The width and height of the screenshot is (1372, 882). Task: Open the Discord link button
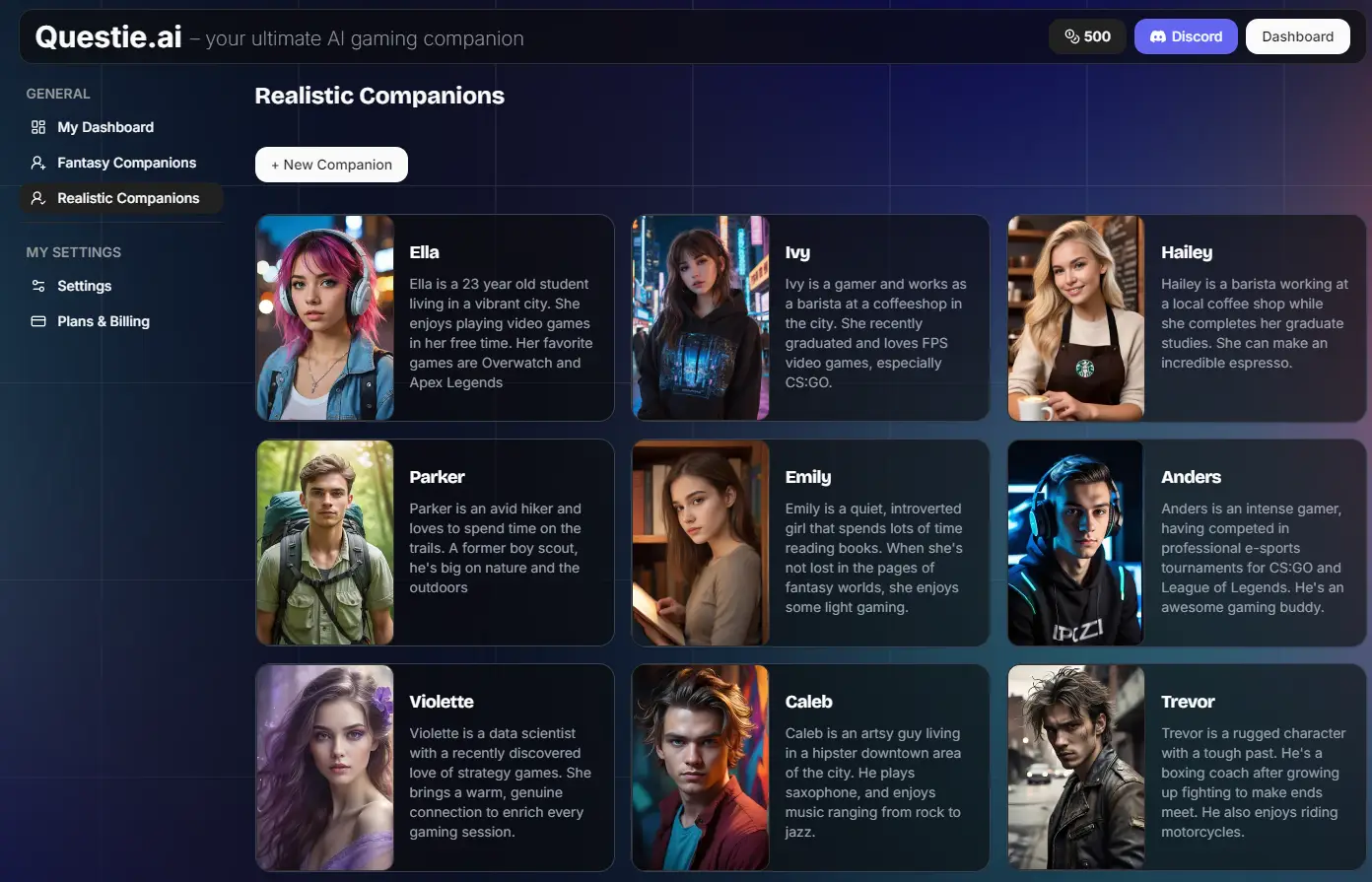coord(1186,36)
